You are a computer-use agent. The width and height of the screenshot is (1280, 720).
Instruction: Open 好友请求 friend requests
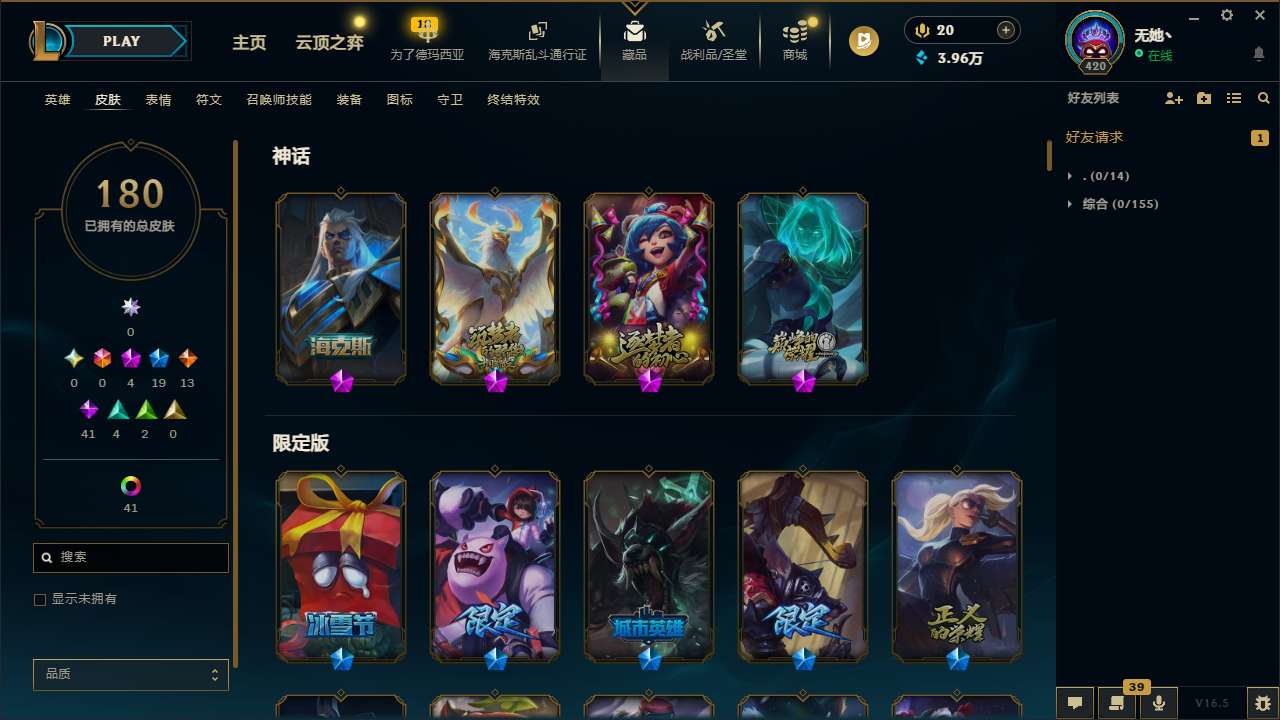point(1097,137)
